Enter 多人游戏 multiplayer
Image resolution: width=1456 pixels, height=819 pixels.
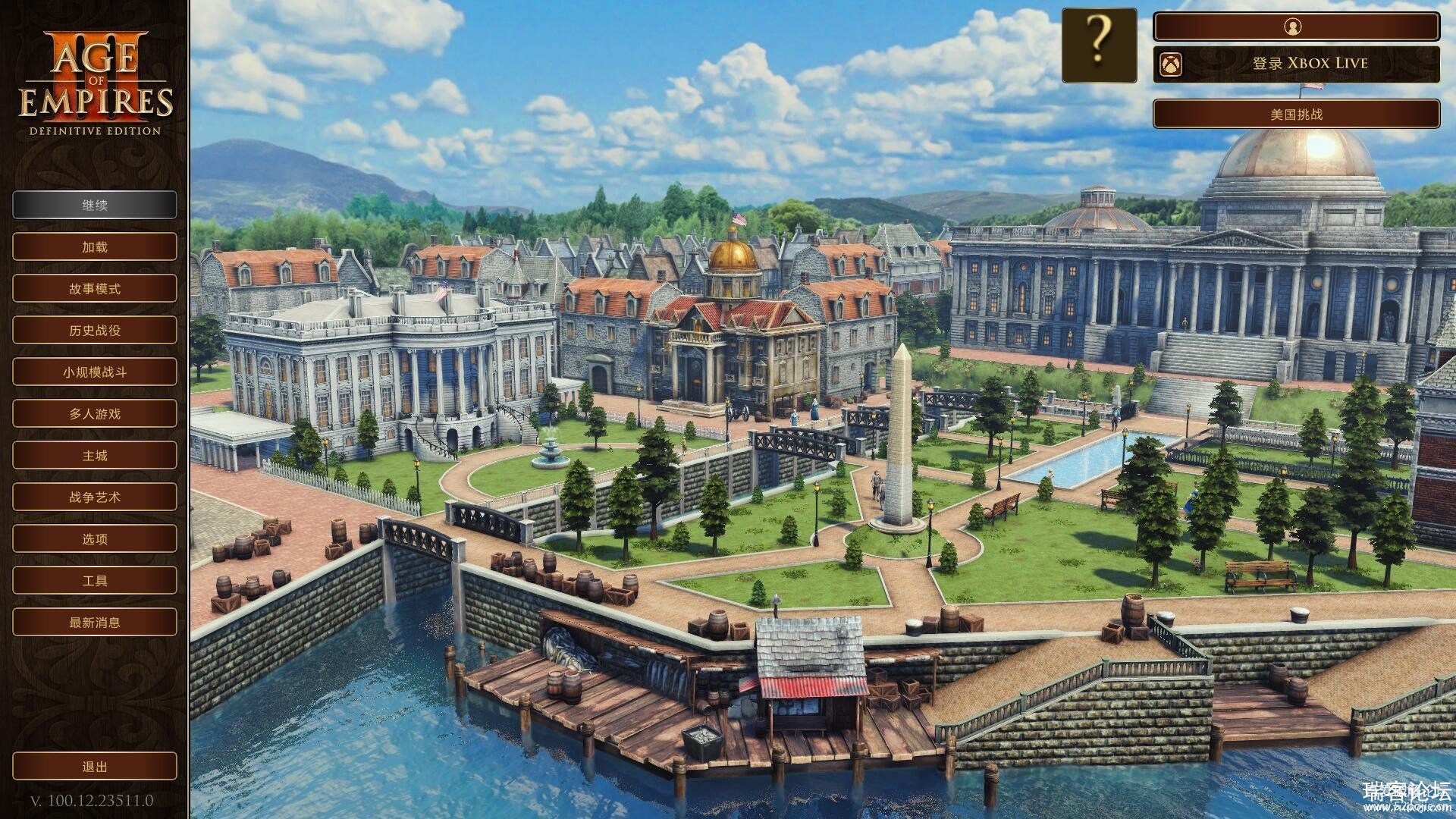pyautogui.click(x=95, y=413)
